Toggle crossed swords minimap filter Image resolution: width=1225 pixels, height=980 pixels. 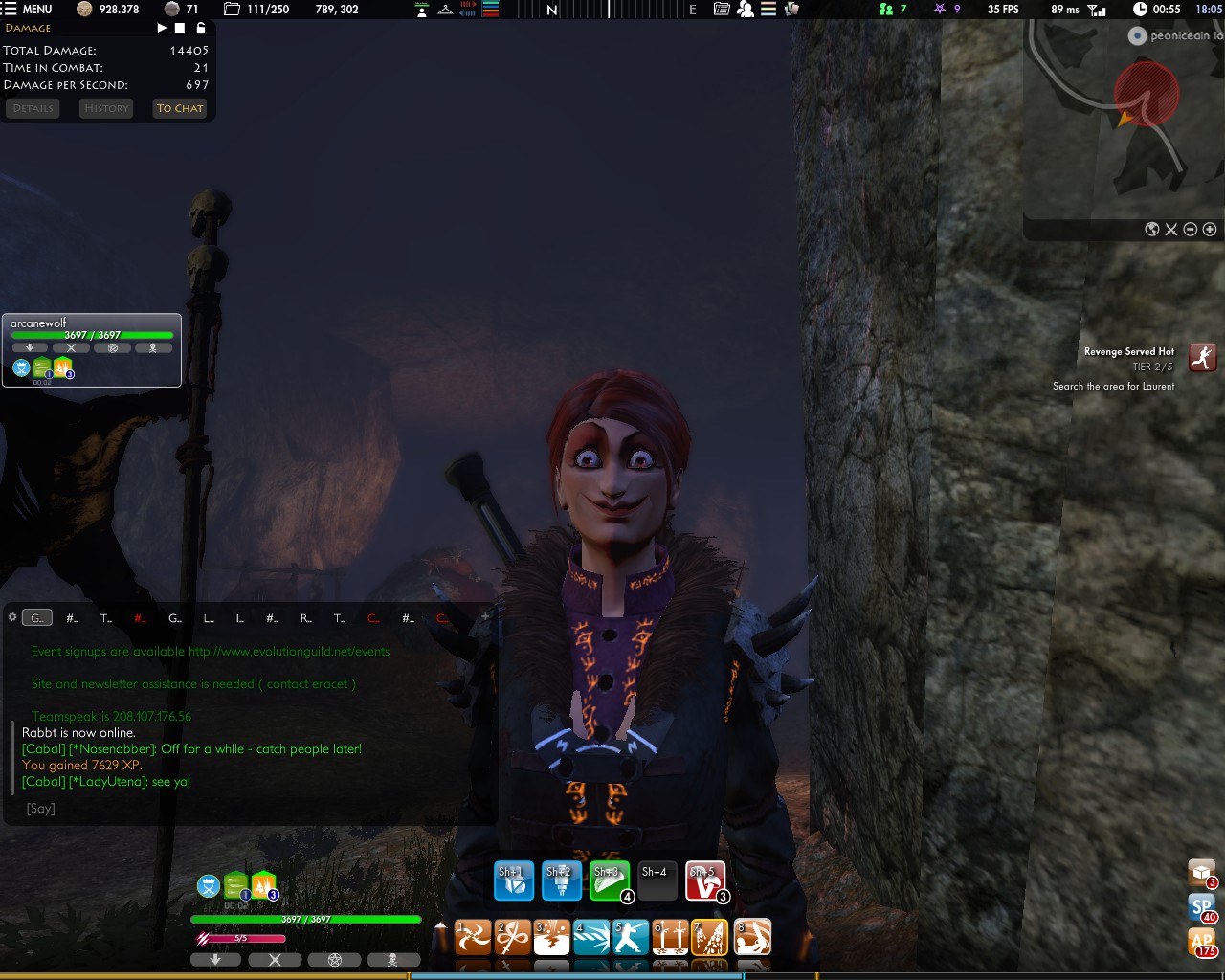pyautogui.click(x=1171, y=229)
